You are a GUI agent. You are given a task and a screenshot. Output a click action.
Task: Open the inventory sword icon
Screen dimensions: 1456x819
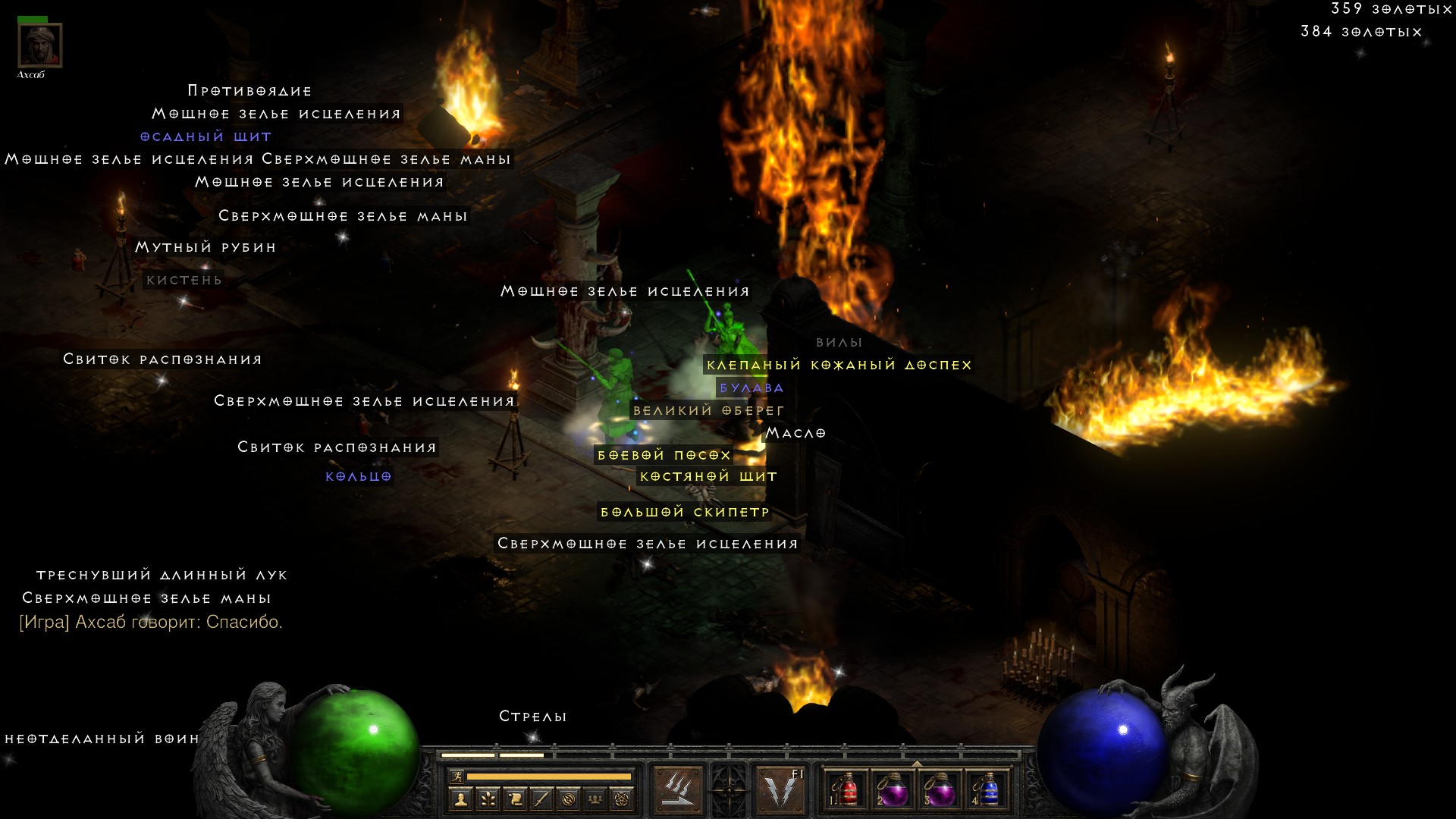click(x=541, y=799)
